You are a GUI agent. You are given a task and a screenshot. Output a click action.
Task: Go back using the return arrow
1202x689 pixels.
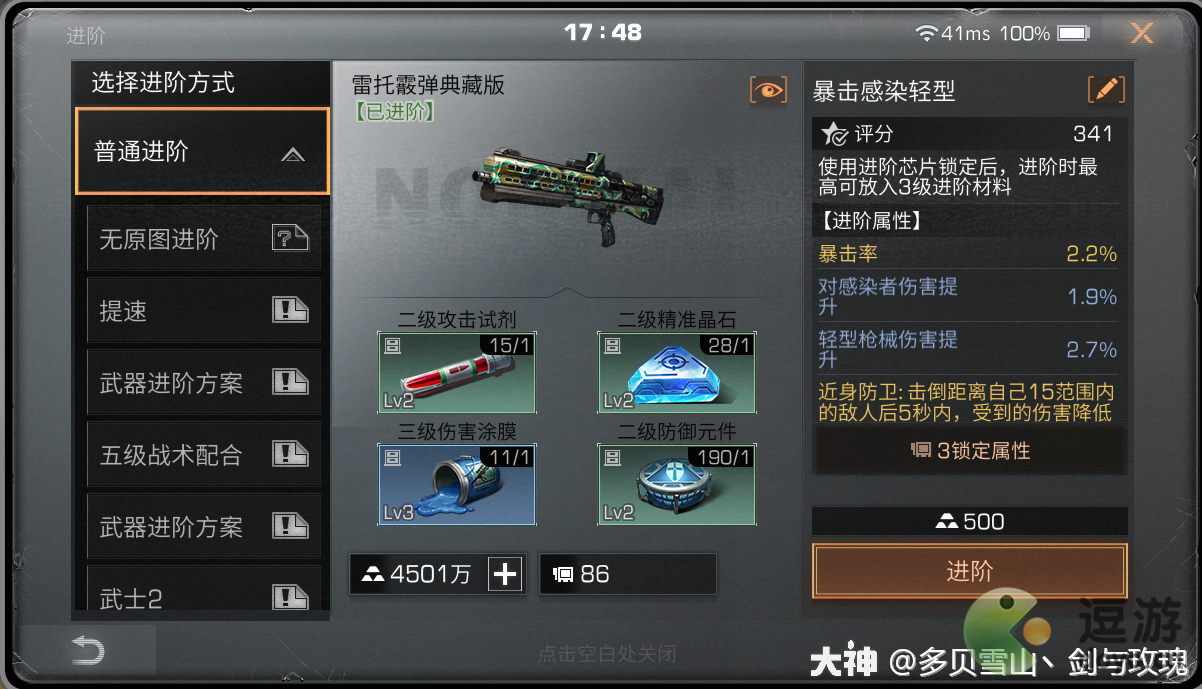click(x=88, y=653)
